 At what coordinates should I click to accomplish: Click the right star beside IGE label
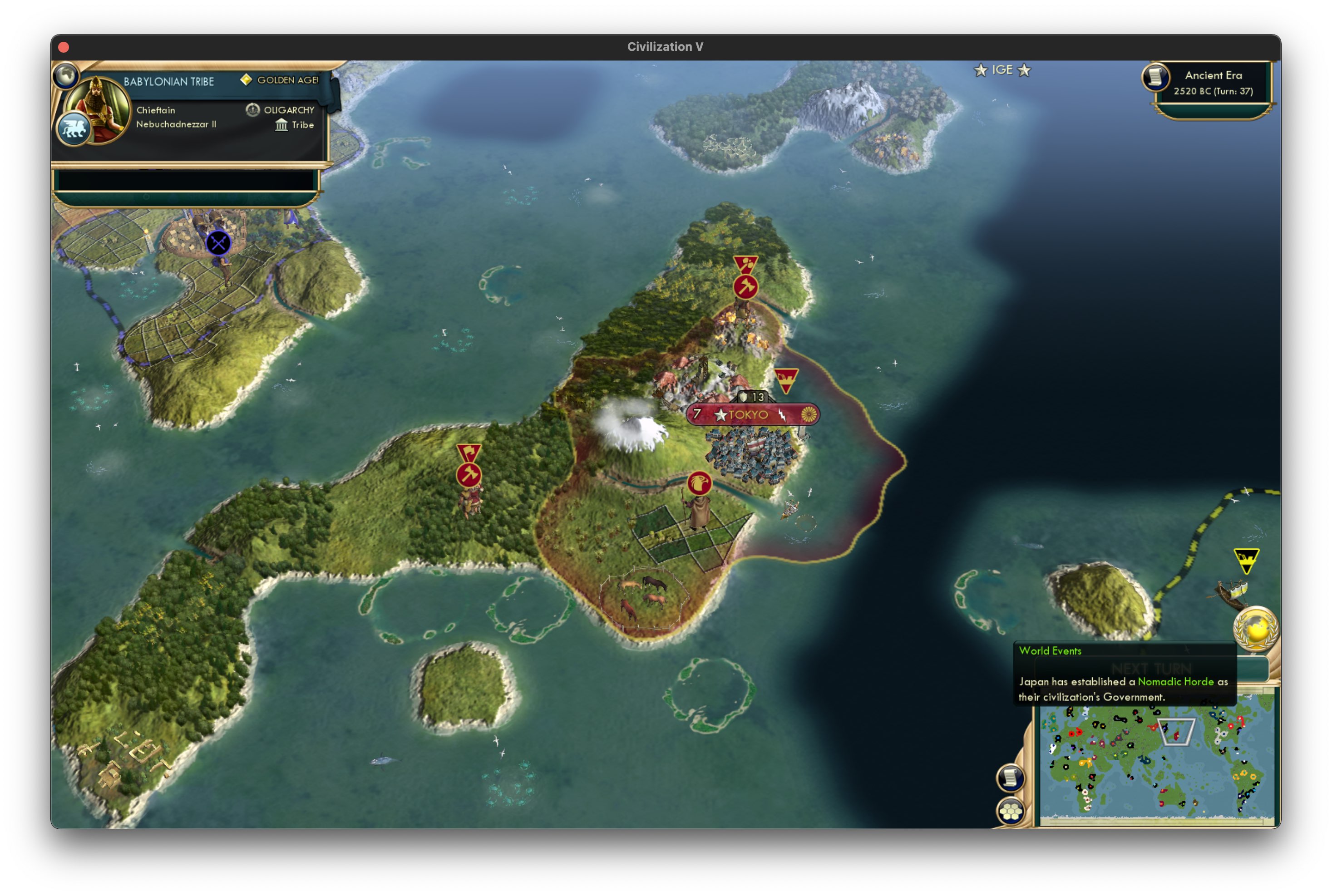pos(1025,70)
